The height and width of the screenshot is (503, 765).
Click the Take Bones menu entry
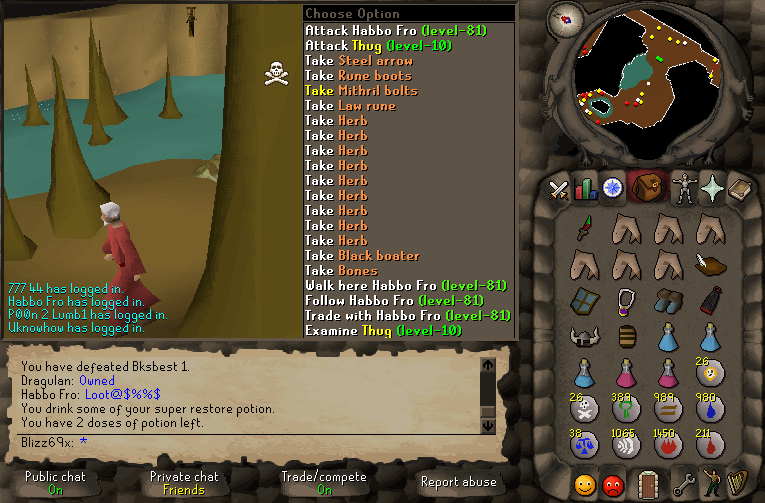click(x=341, y=271)
